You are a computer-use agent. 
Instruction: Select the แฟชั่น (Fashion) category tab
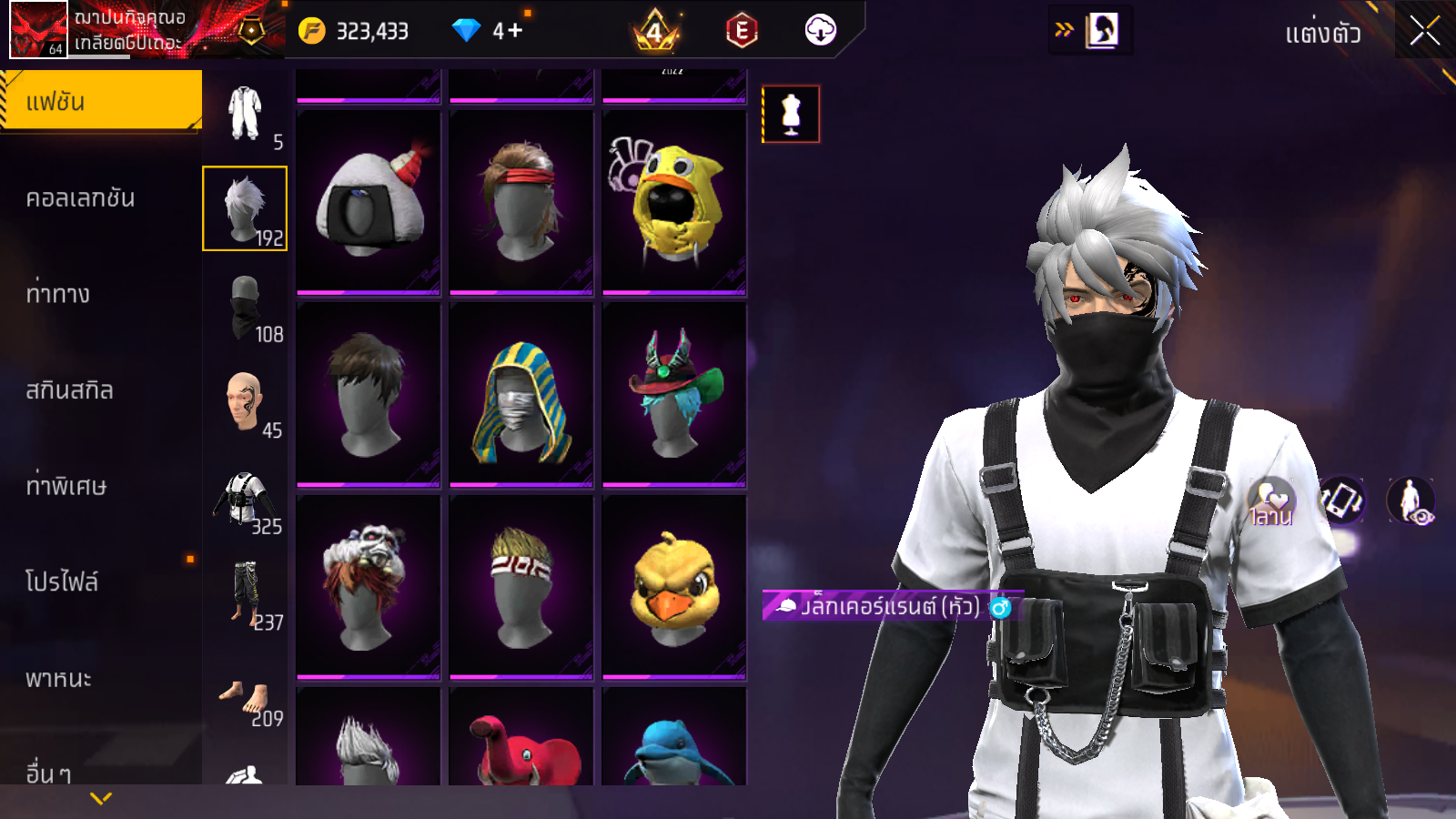click(101, 101)
